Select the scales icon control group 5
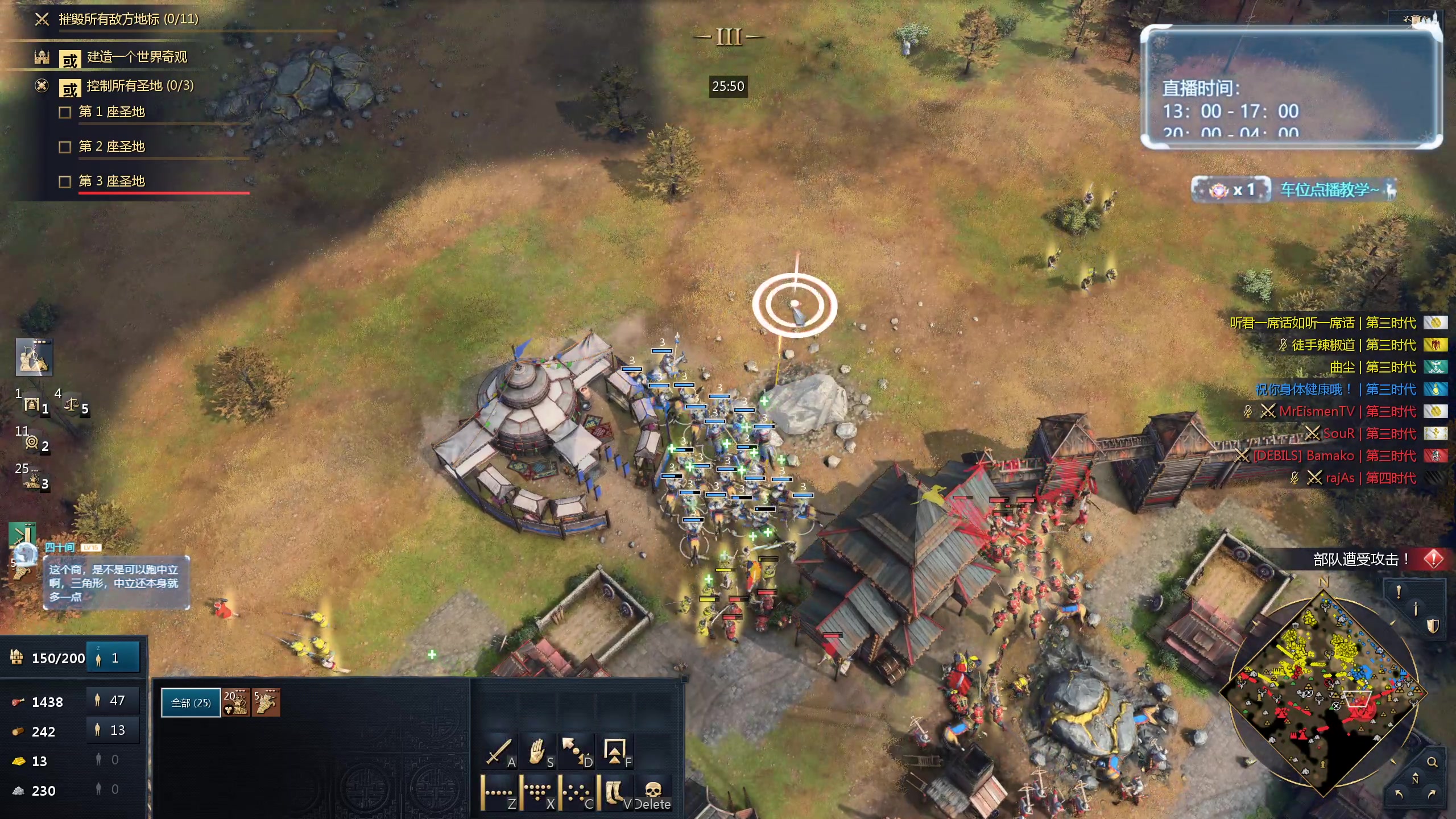Viewport: 1456px width, 819px height. [73, 405]
